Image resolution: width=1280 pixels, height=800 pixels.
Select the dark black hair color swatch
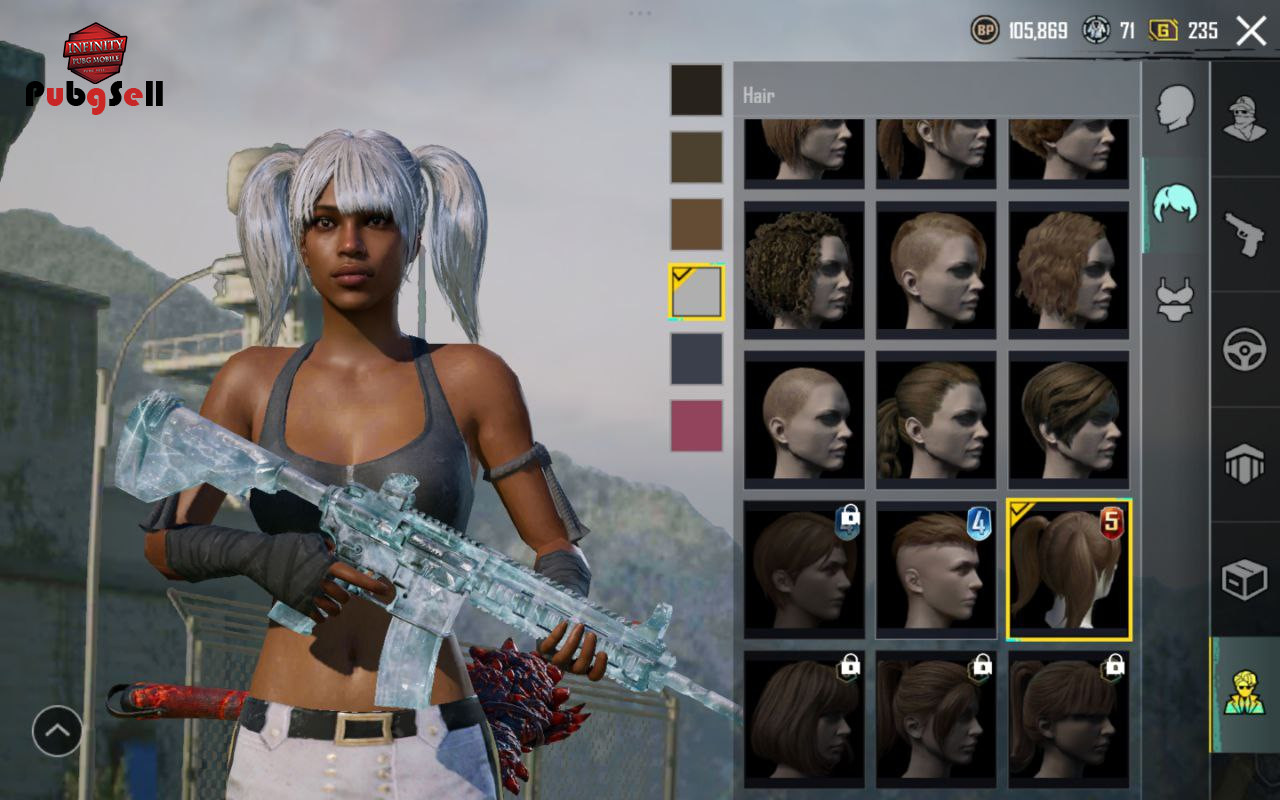coord(696,90)
